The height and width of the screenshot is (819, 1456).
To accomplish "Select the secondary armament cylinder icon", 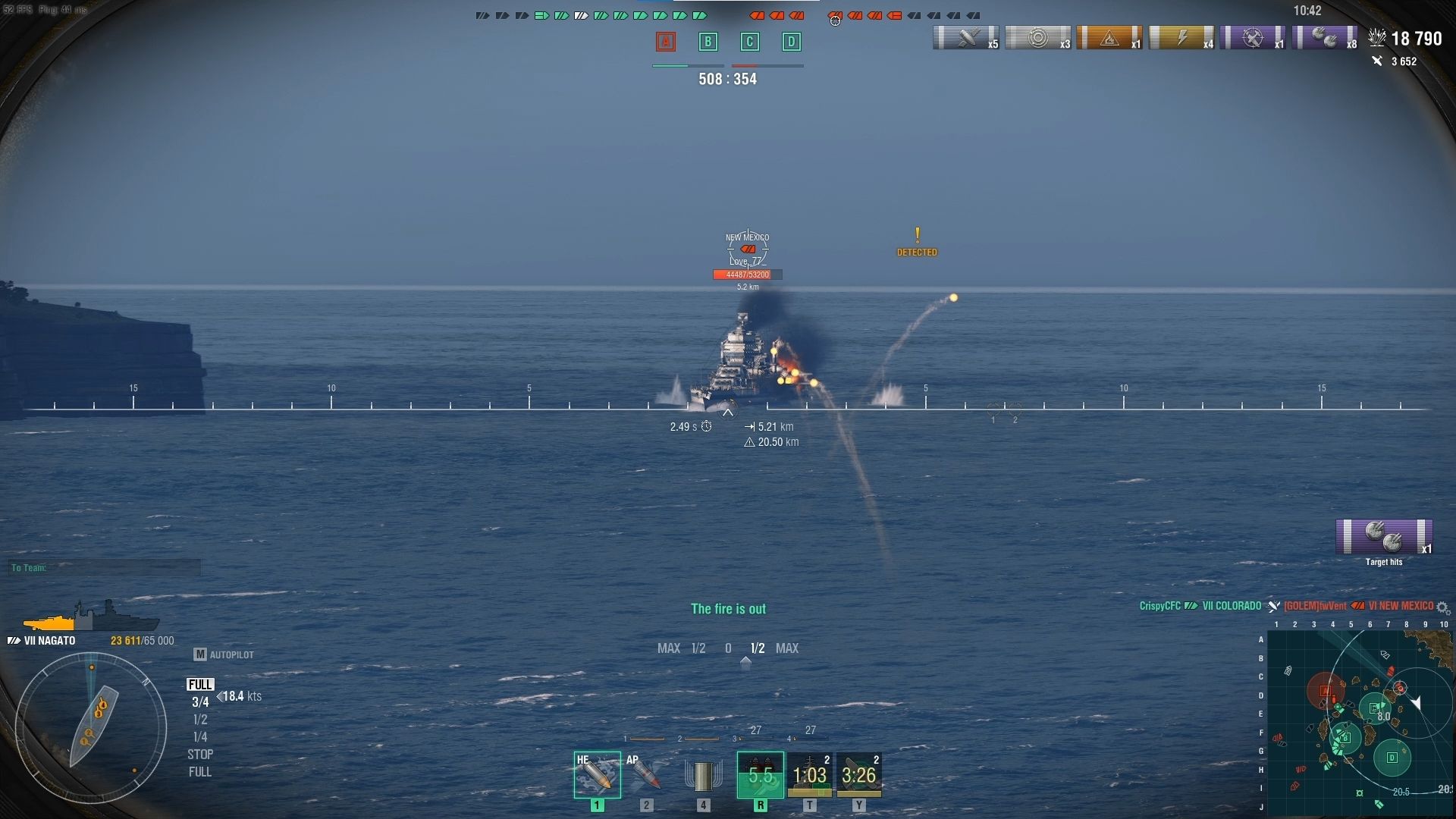I will 703,775.
